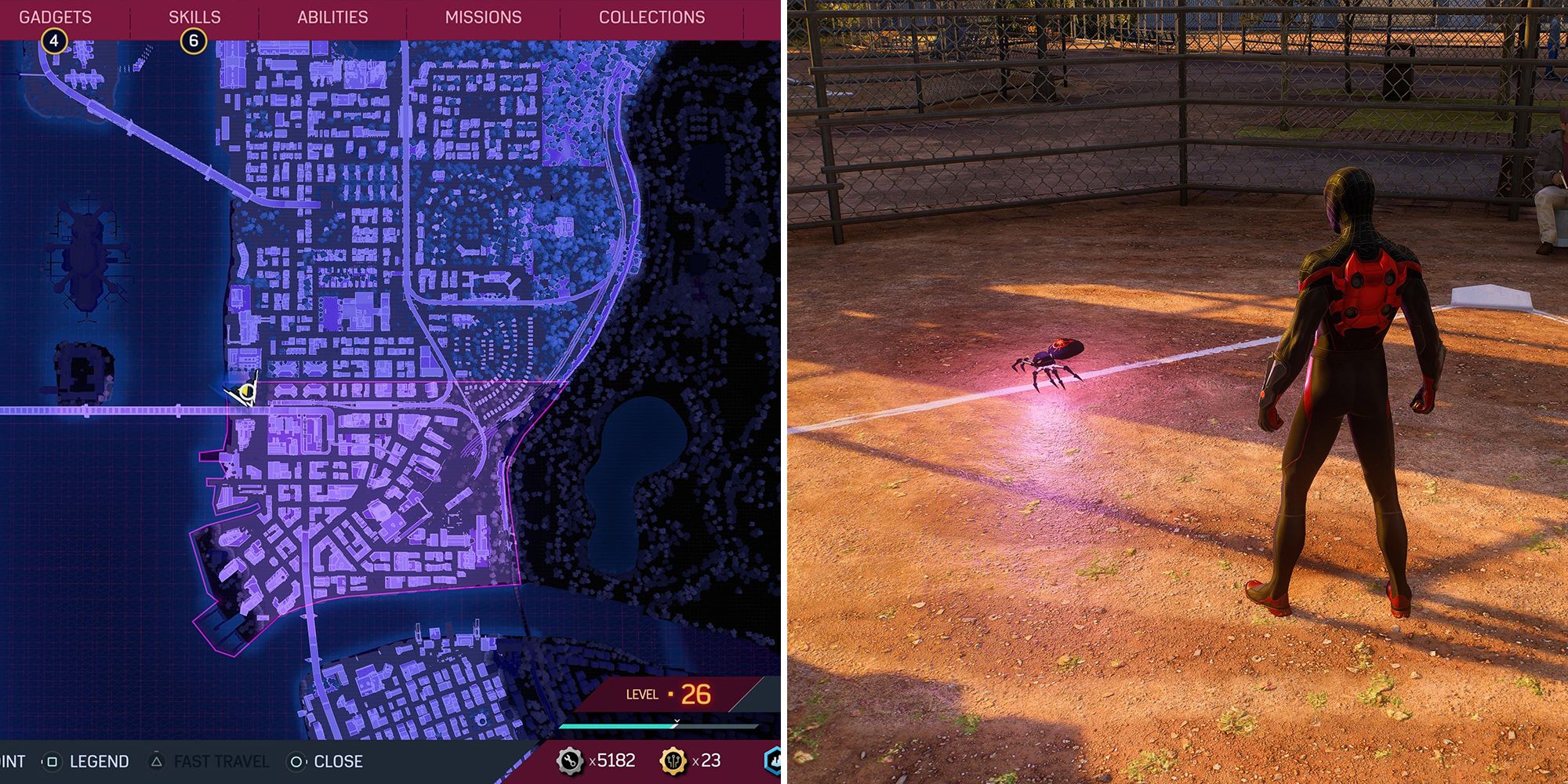Click the square Legend controller glyph
1568x784 pixels.
click(51, 760)
